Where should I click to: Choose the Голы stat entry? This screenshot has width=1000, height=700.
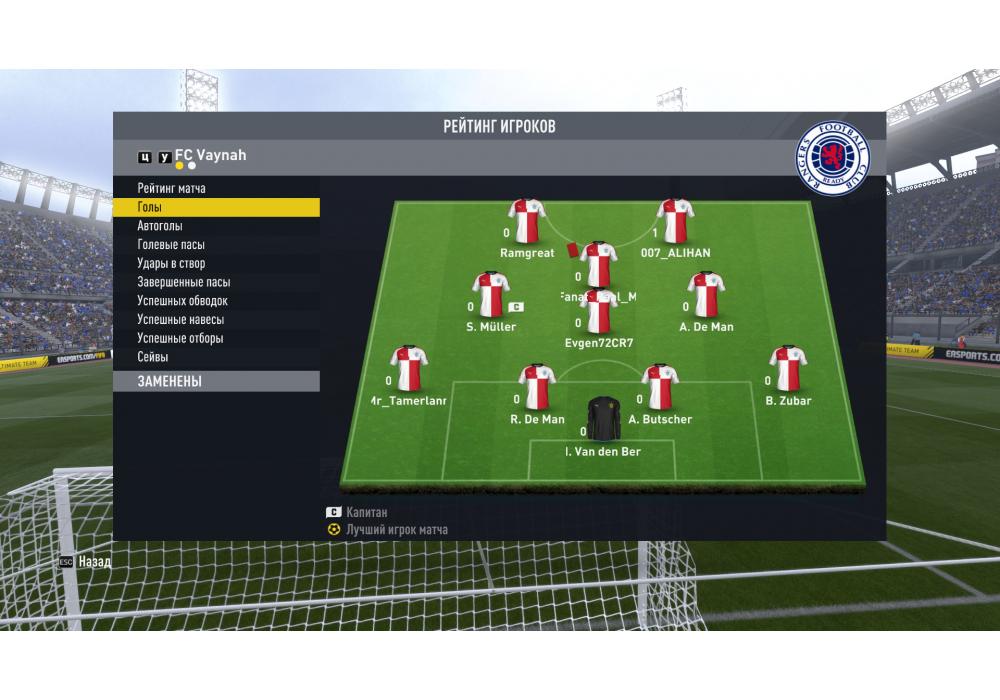(150, 207)
